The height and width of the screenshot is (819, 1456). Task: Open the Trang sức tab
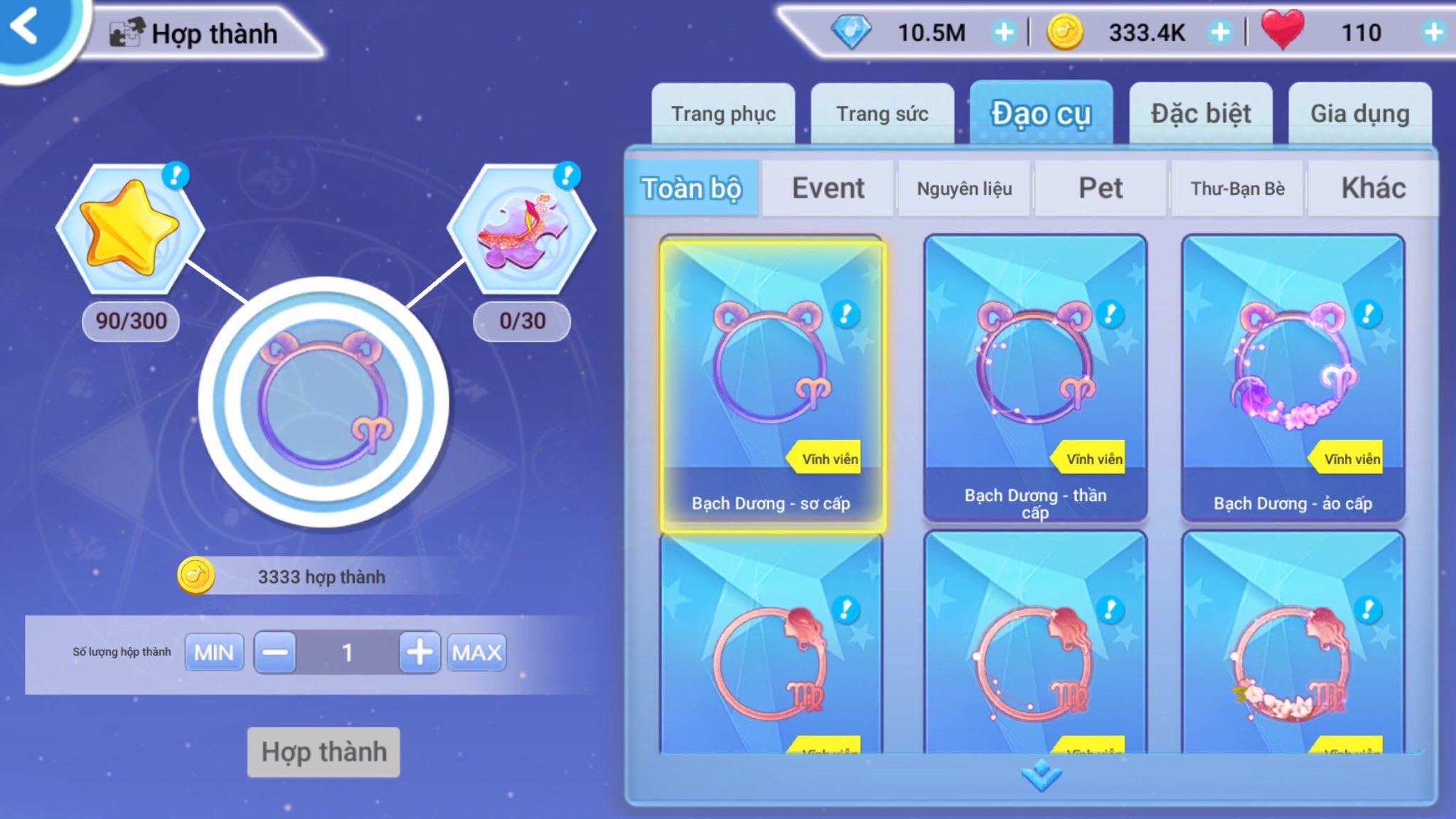[x=882, y=114]
